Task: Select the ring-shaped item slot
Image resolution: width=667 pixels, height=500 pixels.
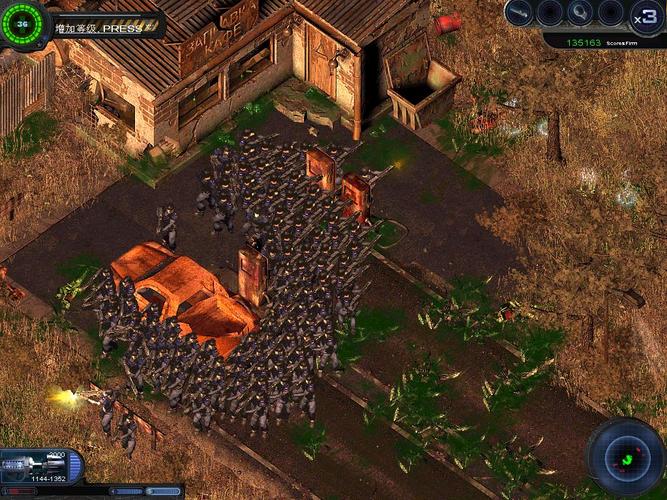Action: point(581,13)
